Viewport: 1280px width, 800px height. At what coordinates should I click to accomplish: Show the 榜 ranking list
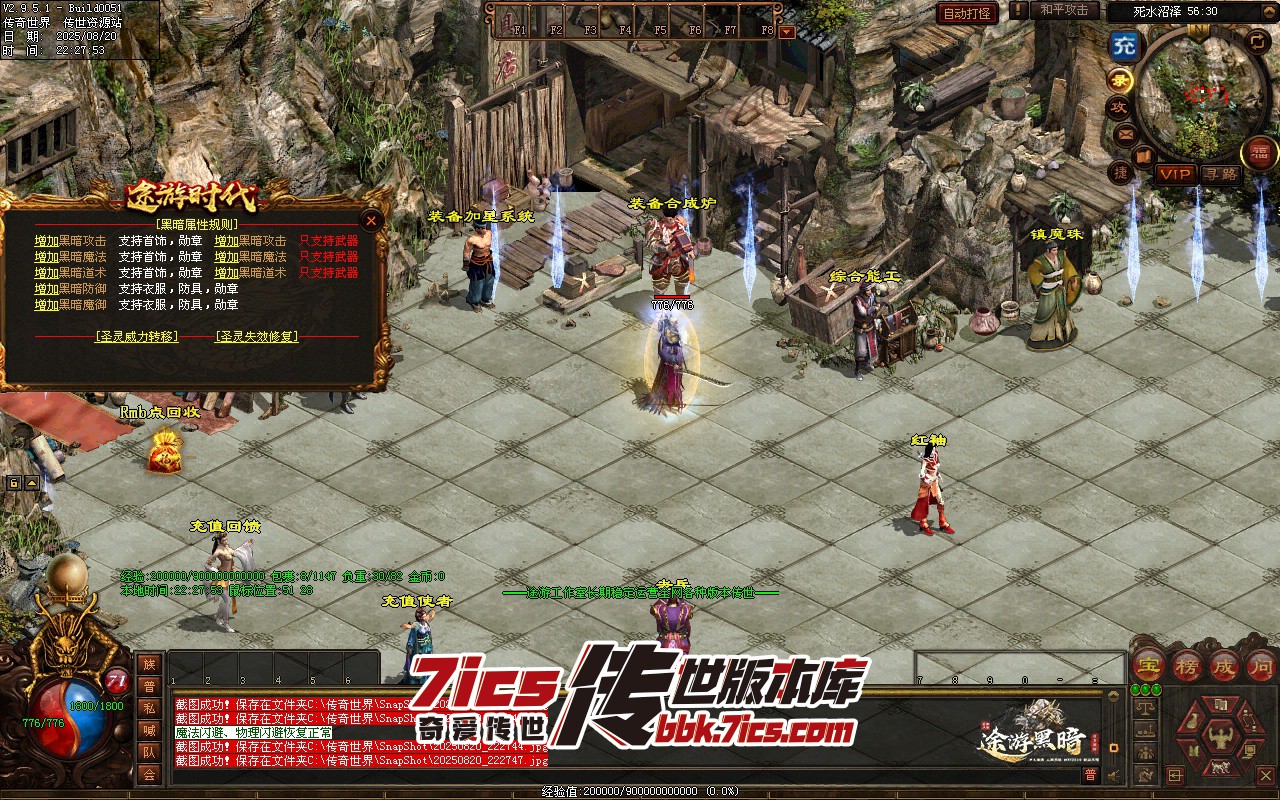tap(1187, 665)
